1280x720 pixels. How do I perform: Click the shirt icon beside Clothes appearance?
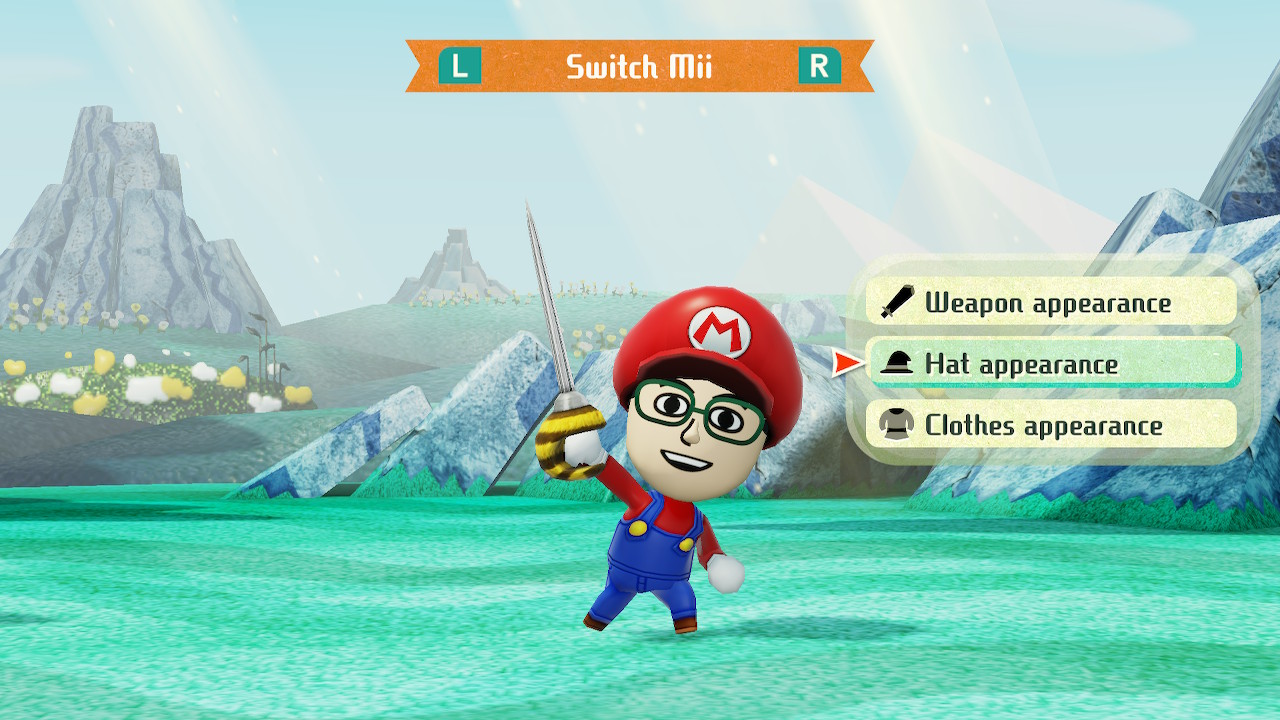coord(897,425)
